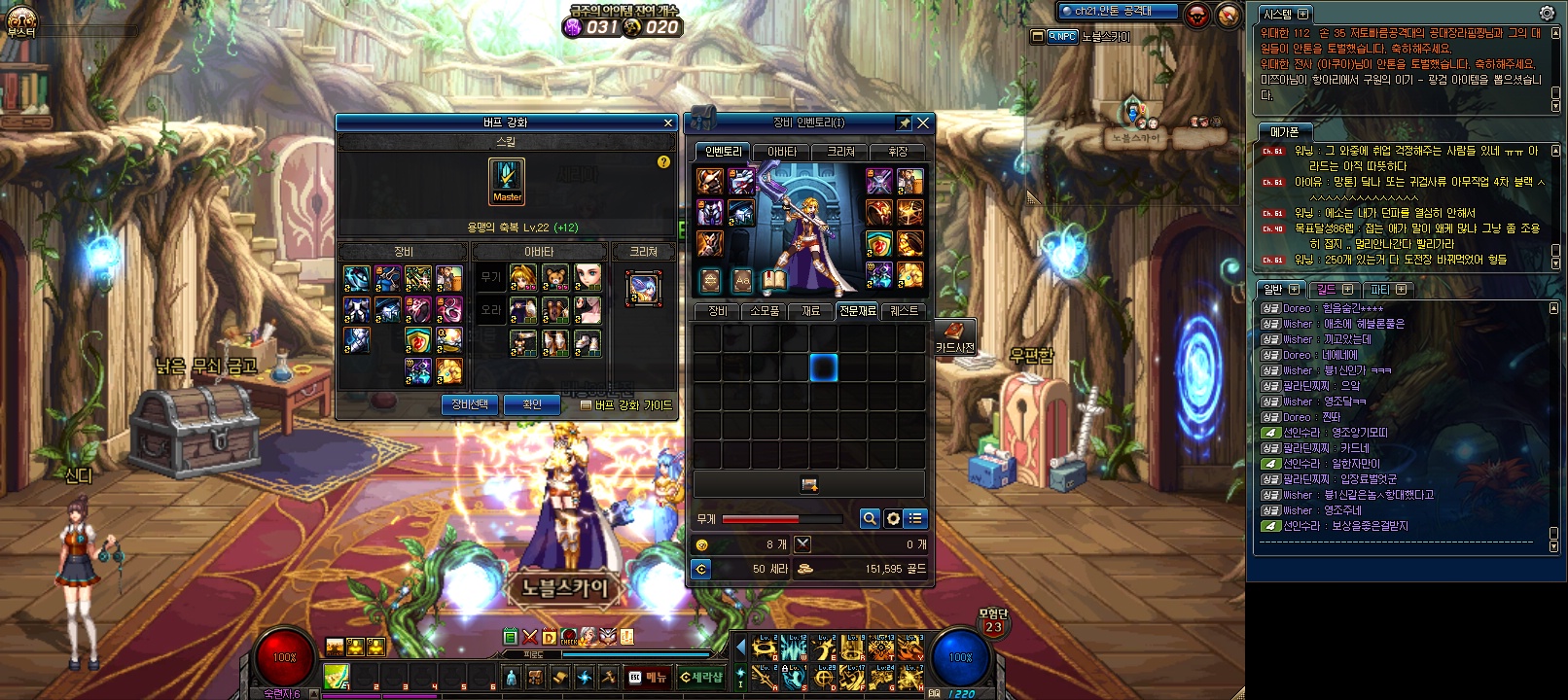Screen dimensions: 1568x700
Task: Open the inventory gear settings button
Action: point(893,519)
